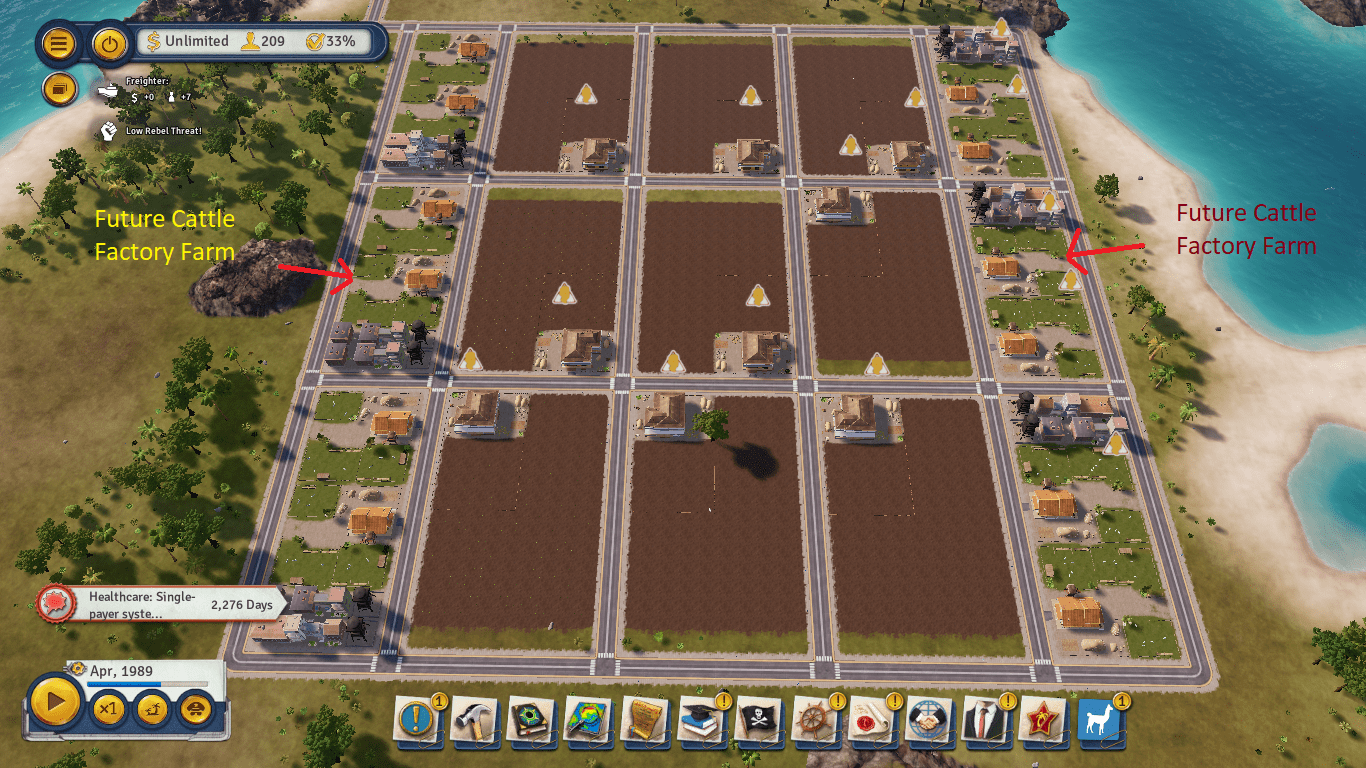
Task: Toggle photo mode below the main menu button
Action: [62, 89]
